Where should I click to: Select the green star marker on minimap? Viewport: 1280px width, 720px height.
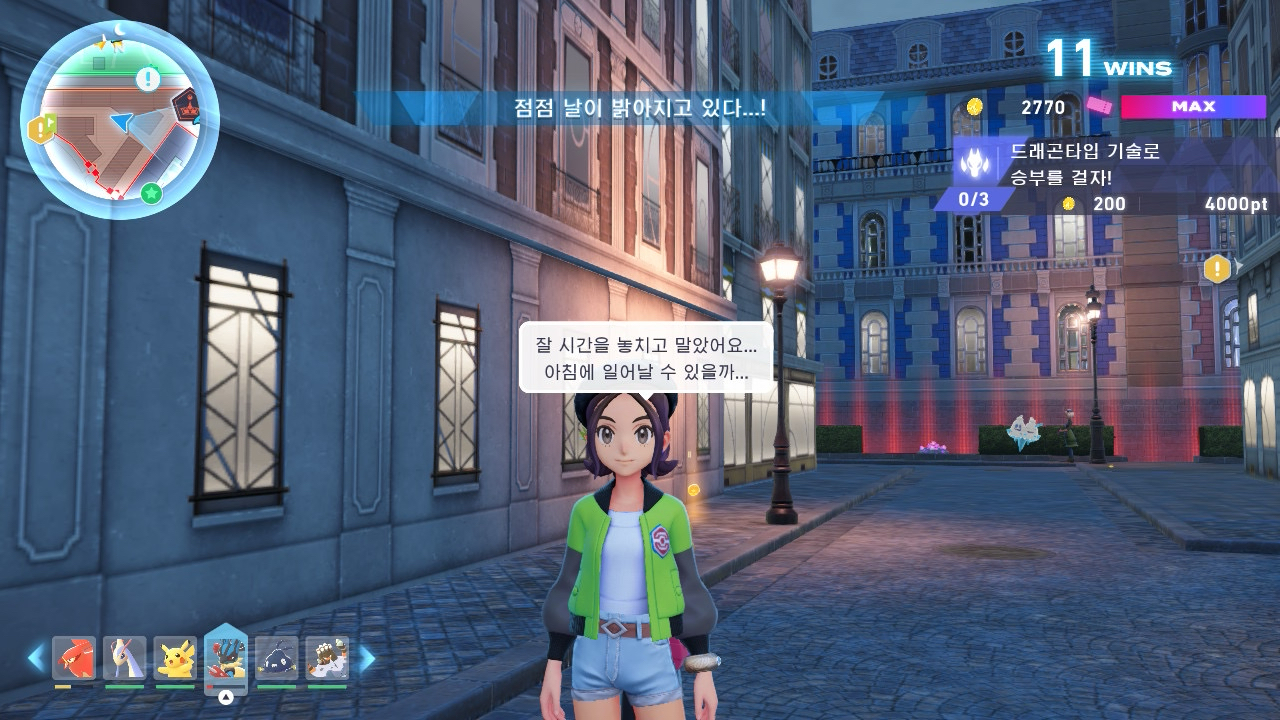[x=151, y=193]
